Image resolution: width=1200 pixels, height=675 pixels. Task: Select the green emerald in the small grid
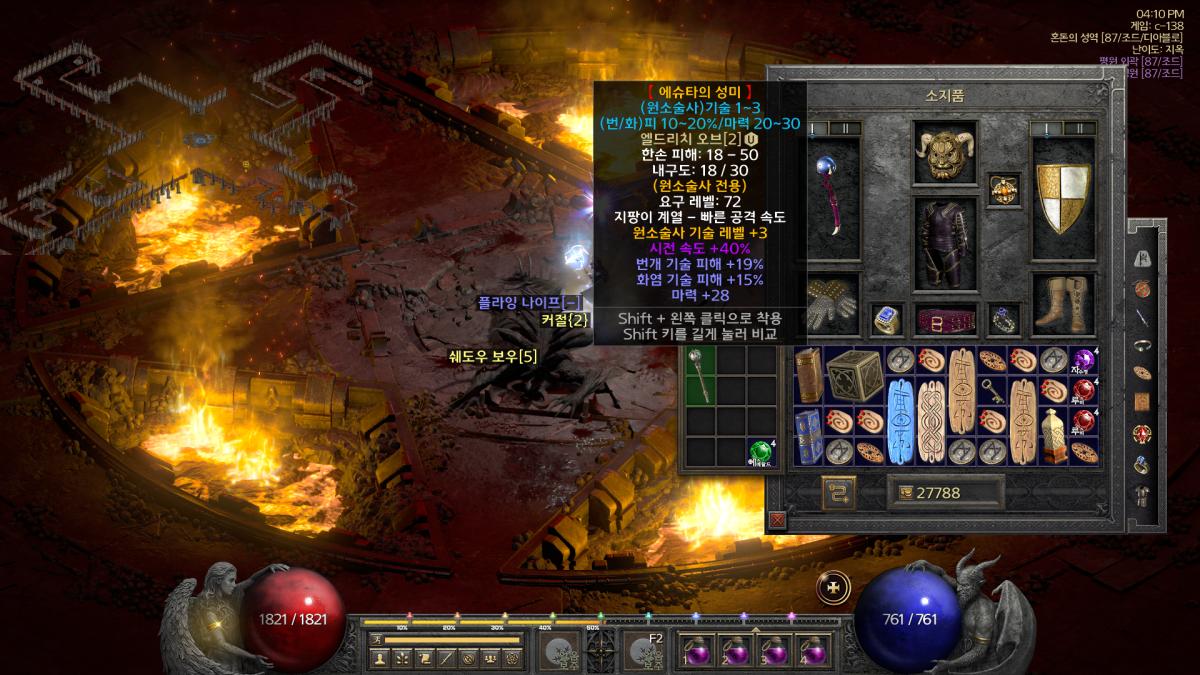click(761, 451)
